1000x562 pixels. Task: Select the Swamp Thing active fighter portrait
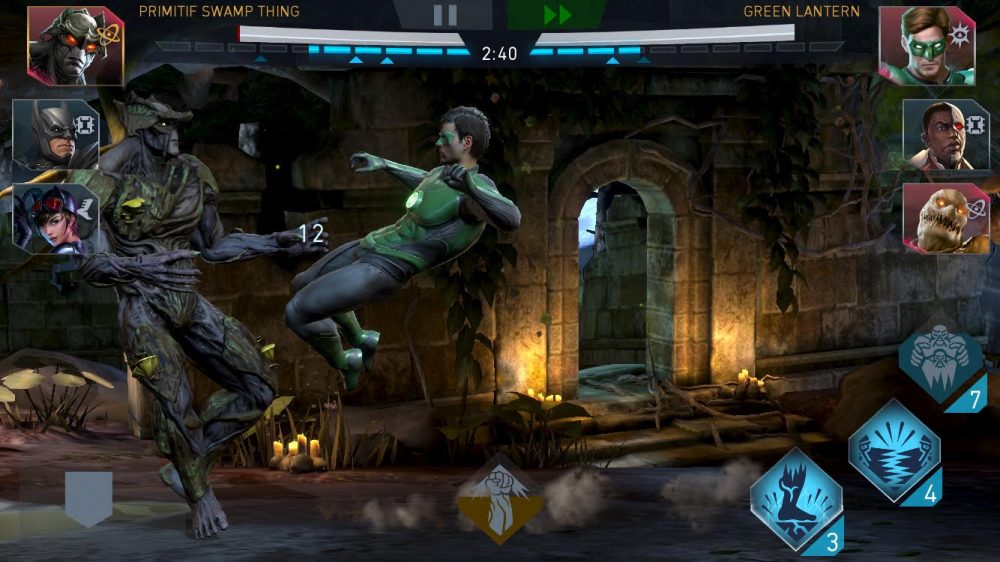pos(75,45)
